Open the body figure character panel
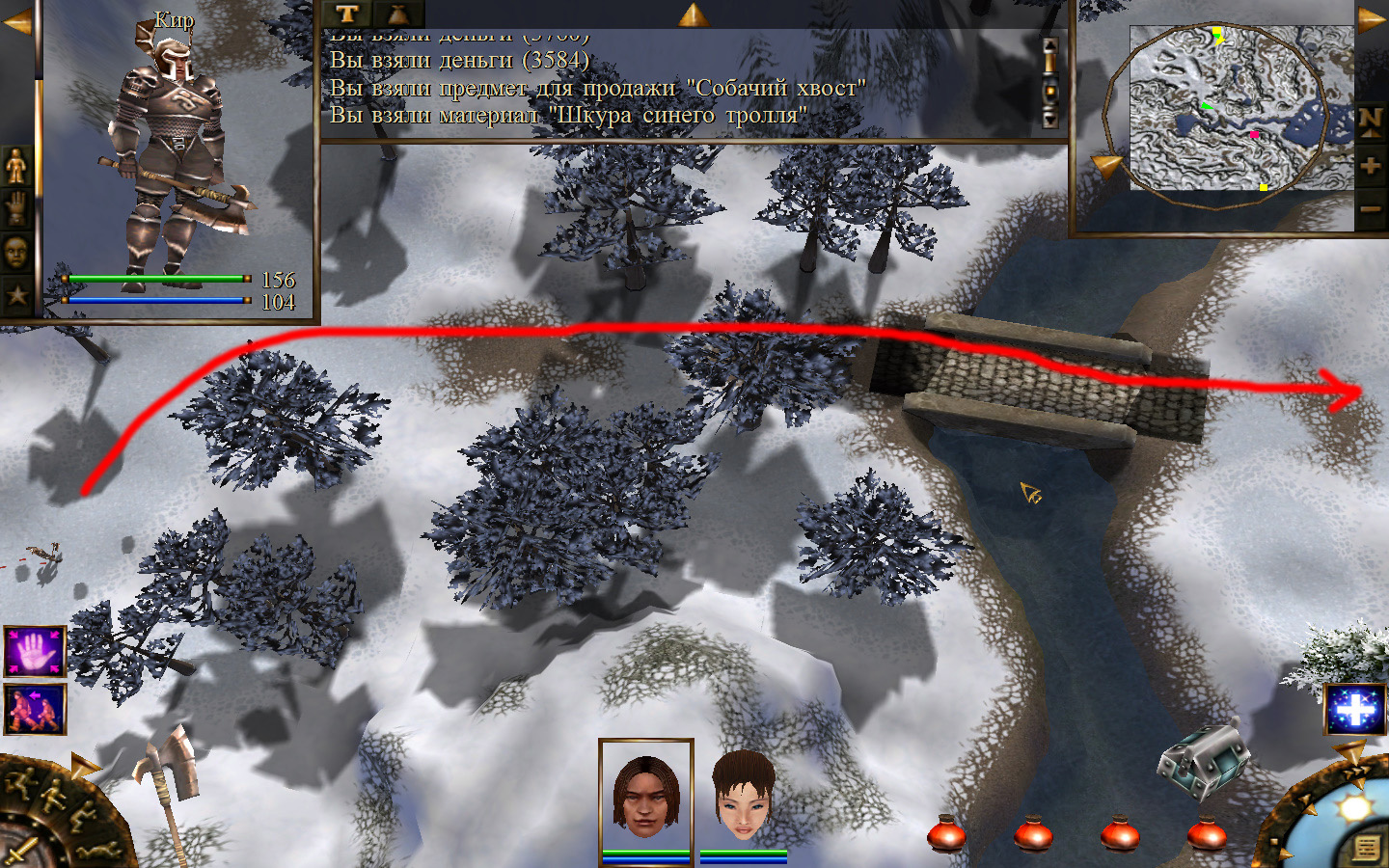The height and width of the screenshot is (868, 1389). 16,166
